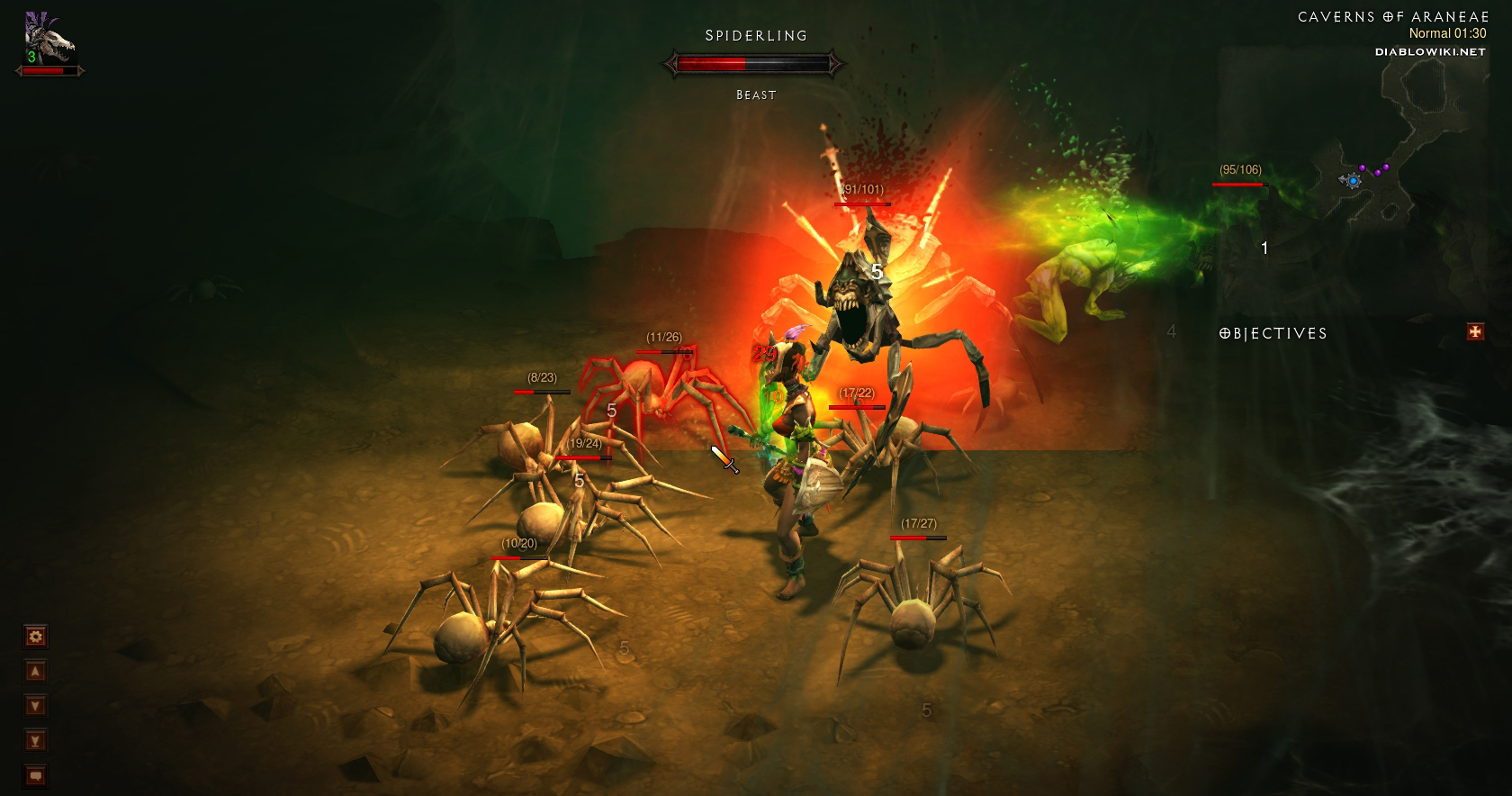Click the Objectives tracker header

[1273, 333]
